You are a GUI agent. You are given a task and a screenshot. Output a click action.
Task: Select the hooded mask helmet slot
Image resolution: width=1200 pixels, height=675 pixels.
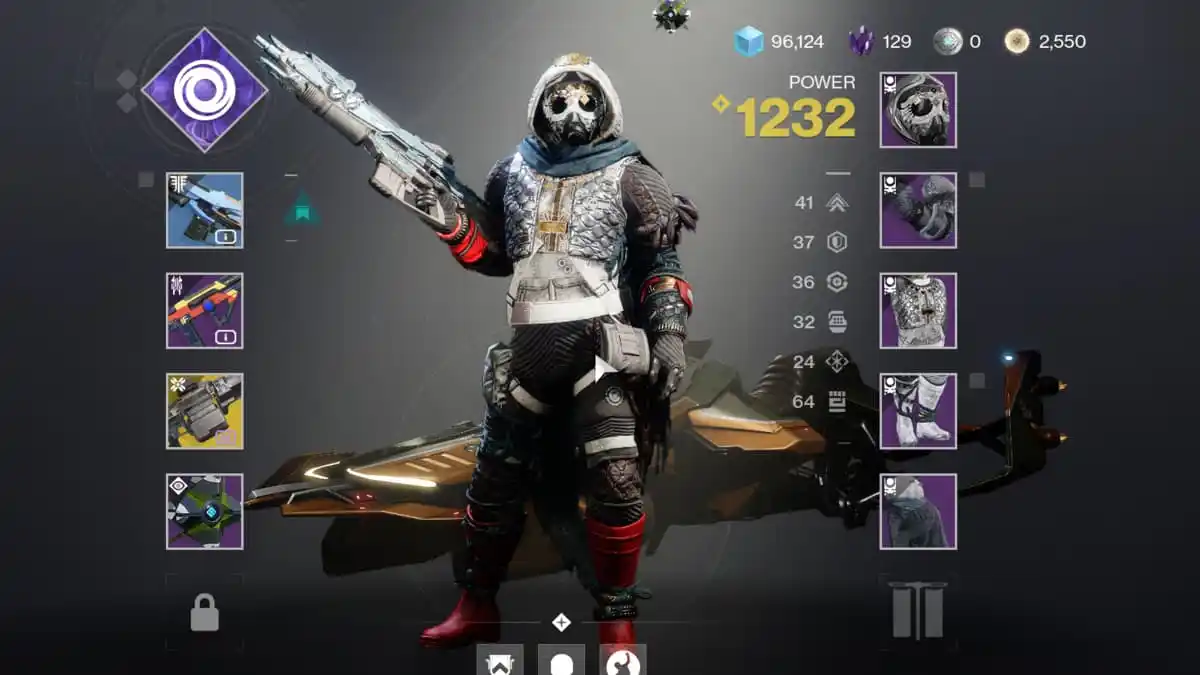click(x=918, y=110)
